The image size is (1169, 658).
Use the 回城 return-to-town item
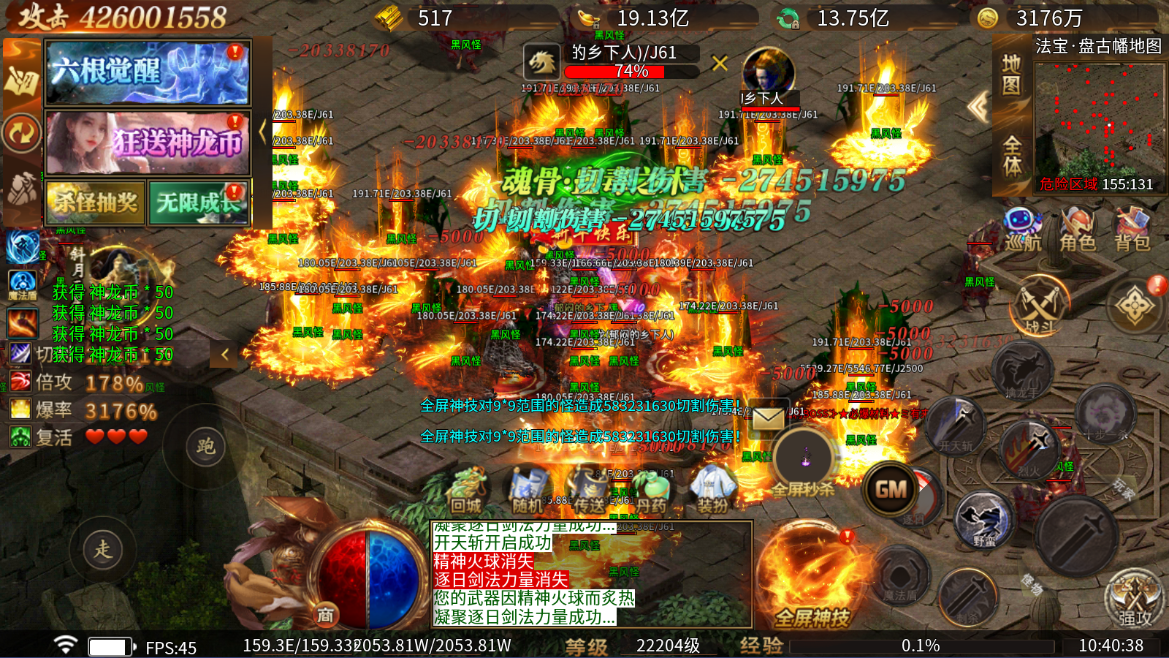tap(466, 490)
